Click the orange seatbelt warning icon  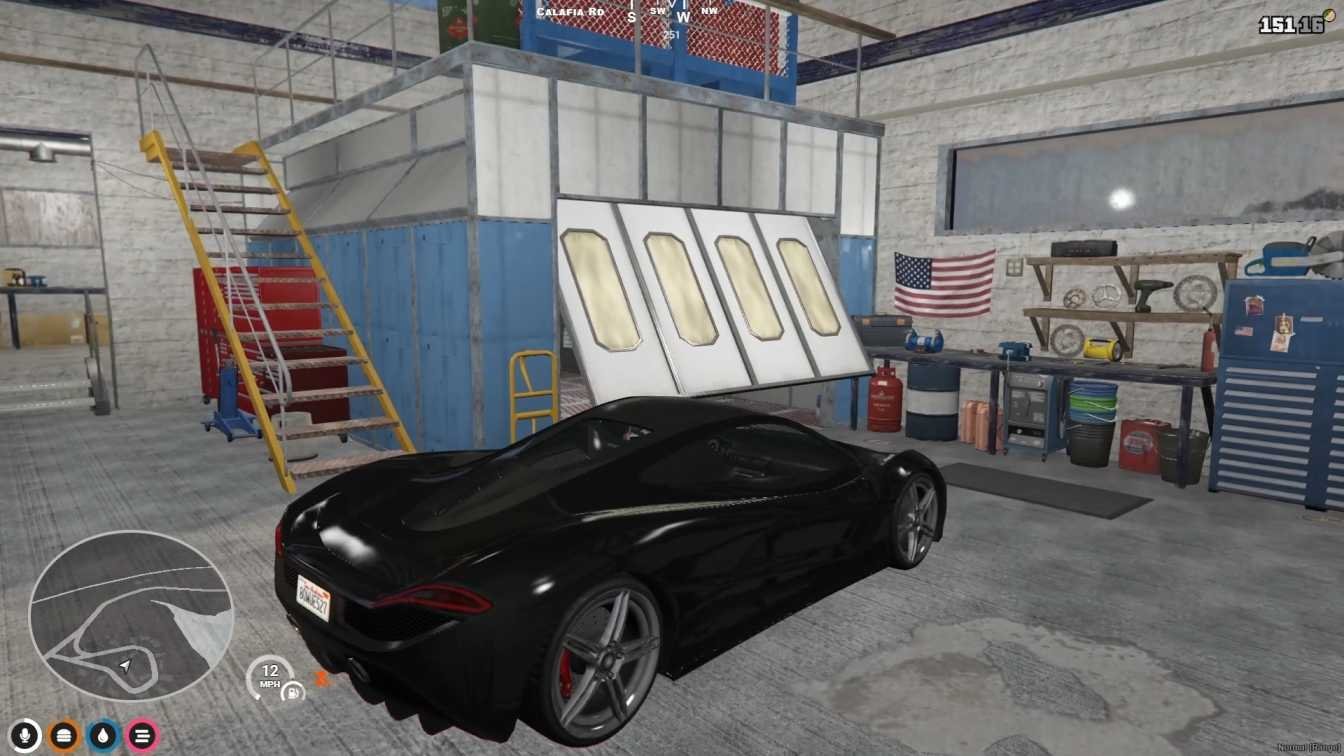(322, 679)
